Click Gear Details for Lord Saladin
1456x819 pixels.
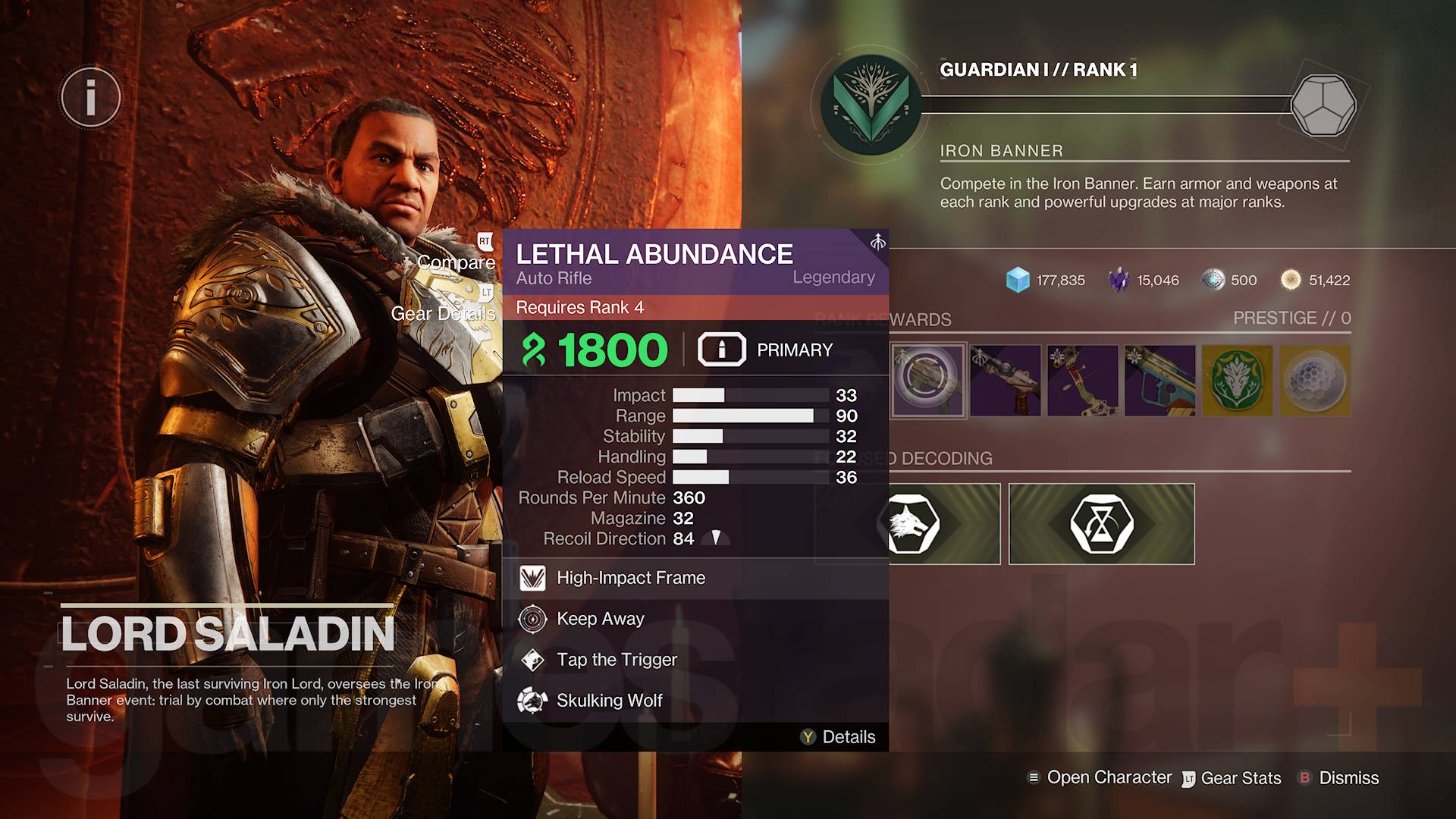pyautogui.click(x=443, y=313)
